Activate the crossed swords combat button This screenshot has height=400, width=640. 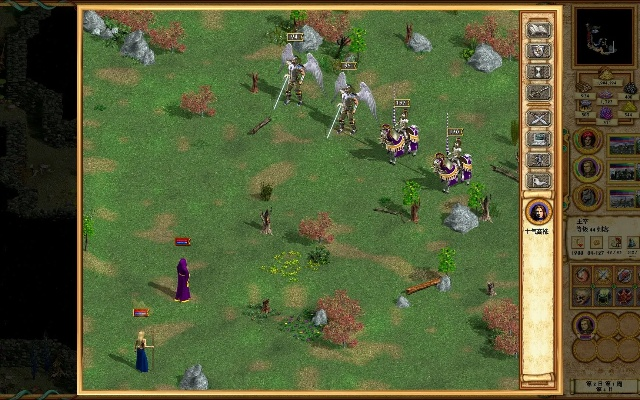539,116
